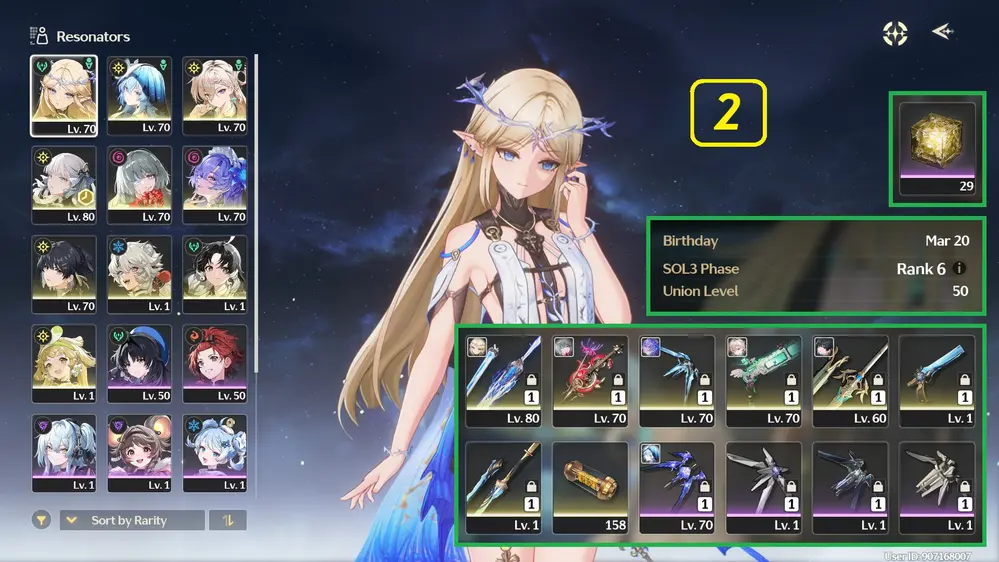Open the Resonators list header icon
Viewport: 999px width, 562px height.
tap(40, 36)
